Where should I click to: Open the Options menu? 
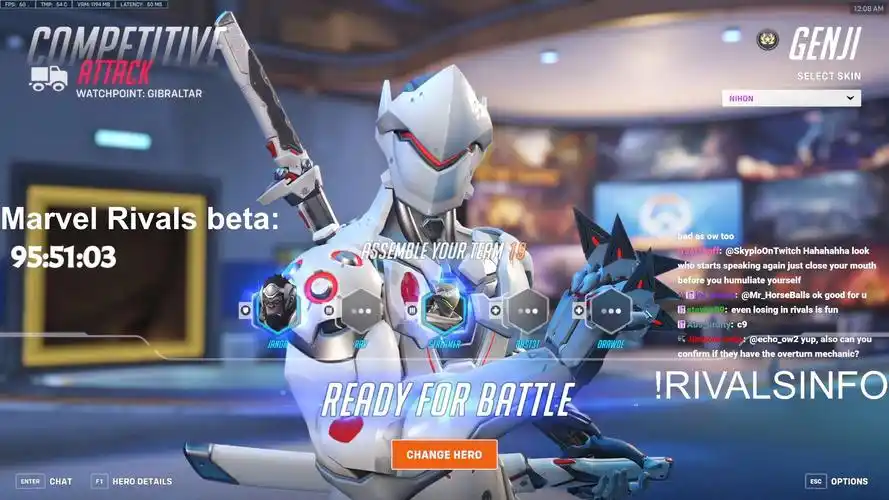pos(837,481)
